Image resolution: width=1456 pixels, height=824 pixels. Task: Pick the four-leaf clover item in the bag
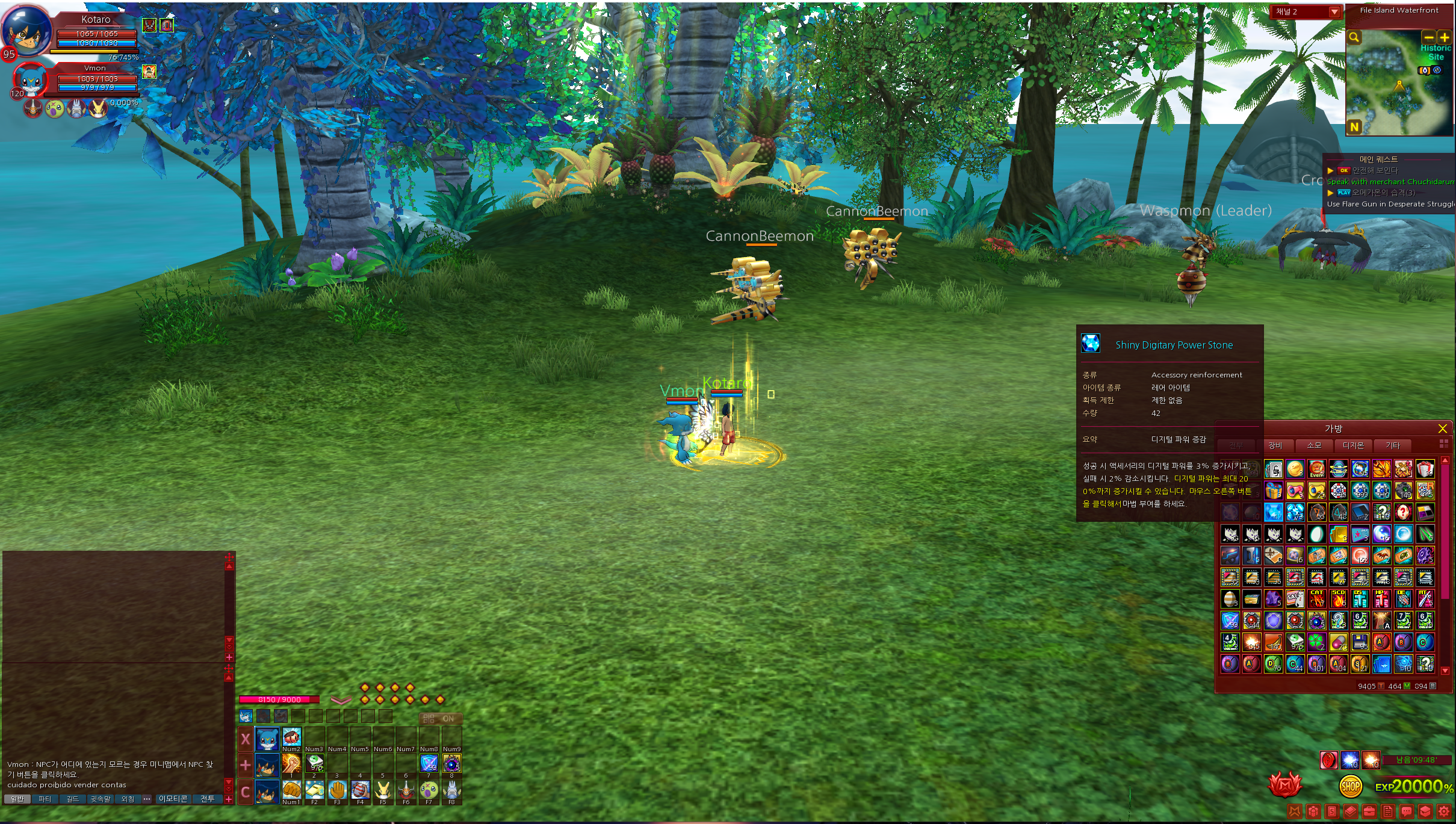[x=1316, y=642]
